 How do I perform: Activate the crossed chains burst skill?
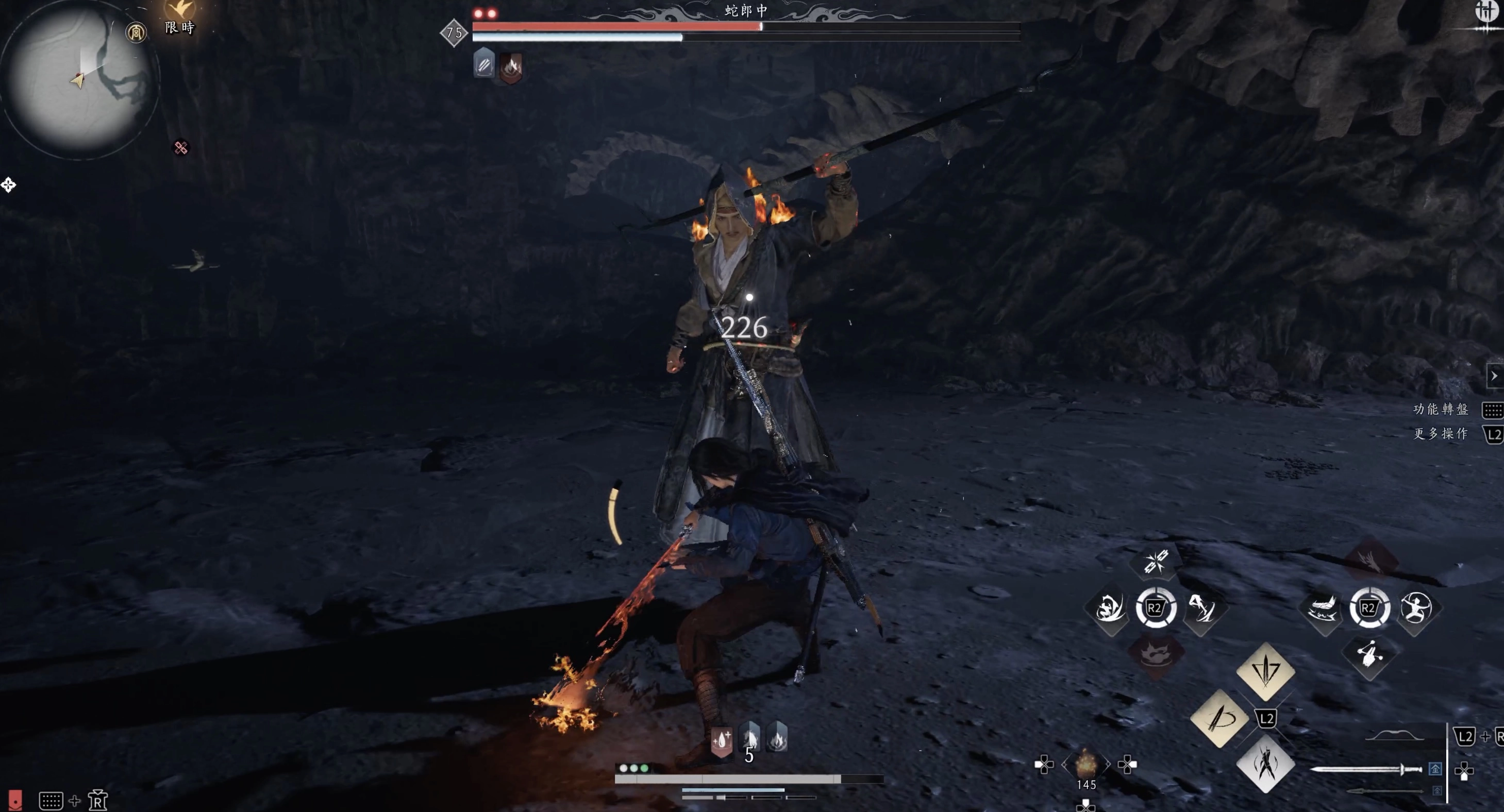point(1155,562)
